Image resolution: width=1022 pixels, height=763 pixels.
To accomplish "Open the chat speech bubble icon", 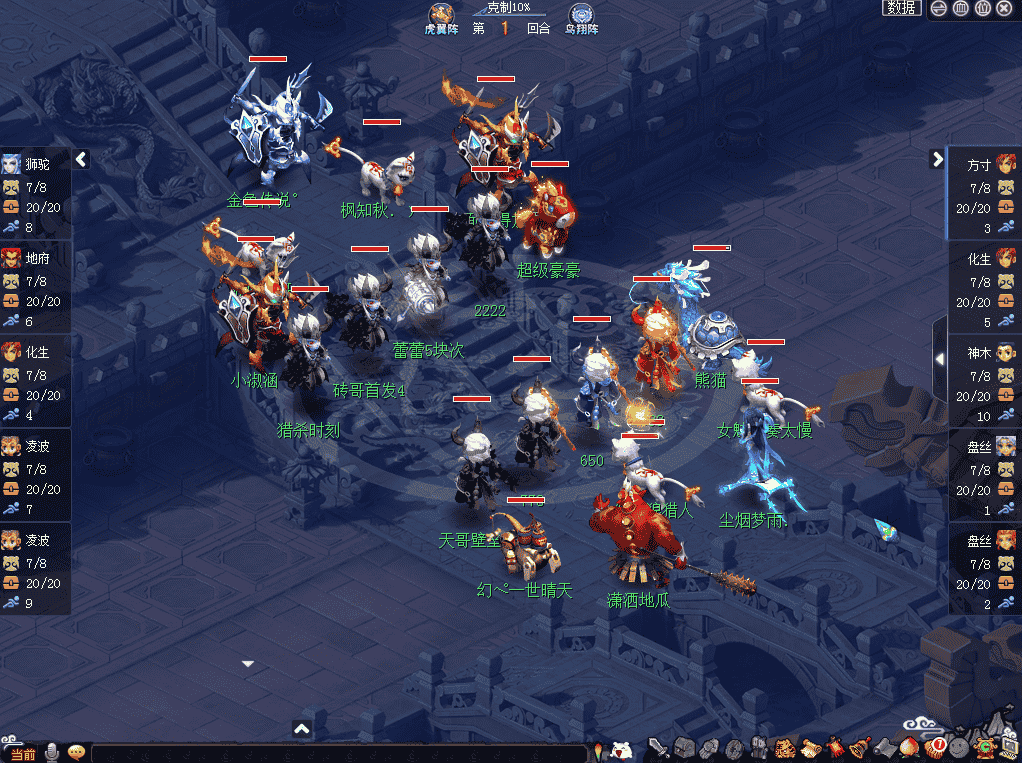I will coord(76,753).
